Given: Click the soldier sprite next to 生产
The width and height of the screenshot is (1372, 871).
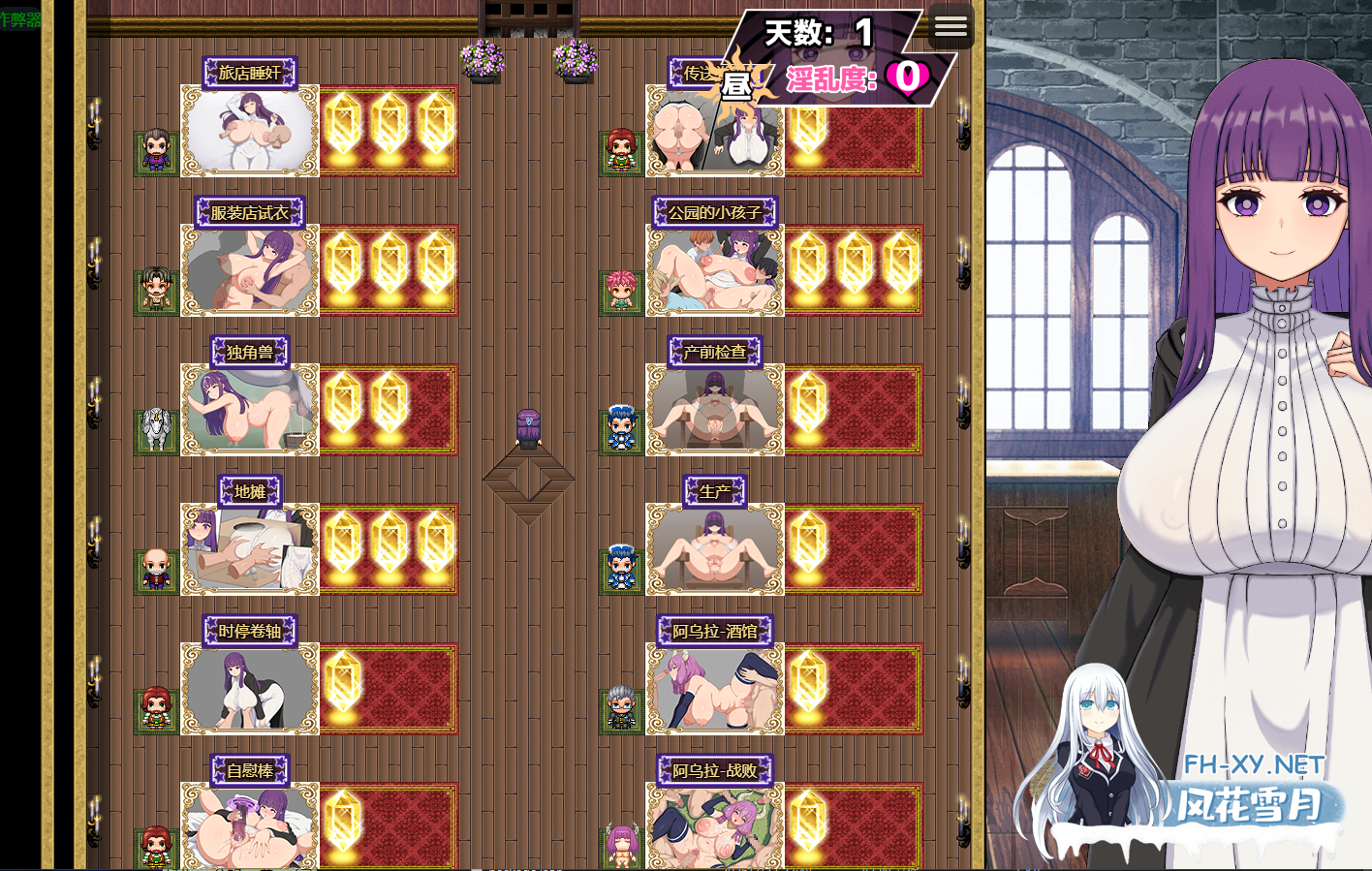Looking at the screenshot, I should (621, 567).
